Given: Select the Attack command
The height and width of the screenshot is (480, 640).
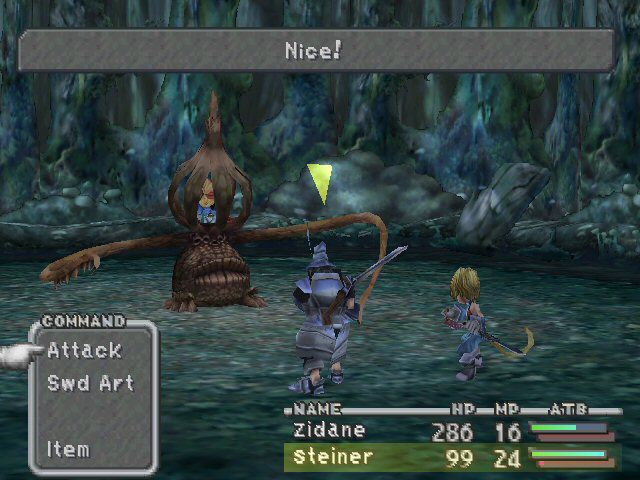Looking at the screenshot, I should (84, 351).
